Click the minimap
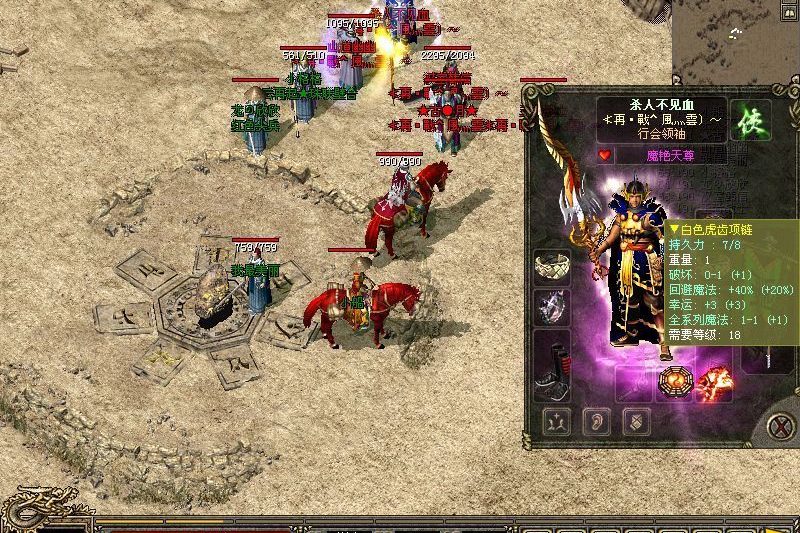 737,40
